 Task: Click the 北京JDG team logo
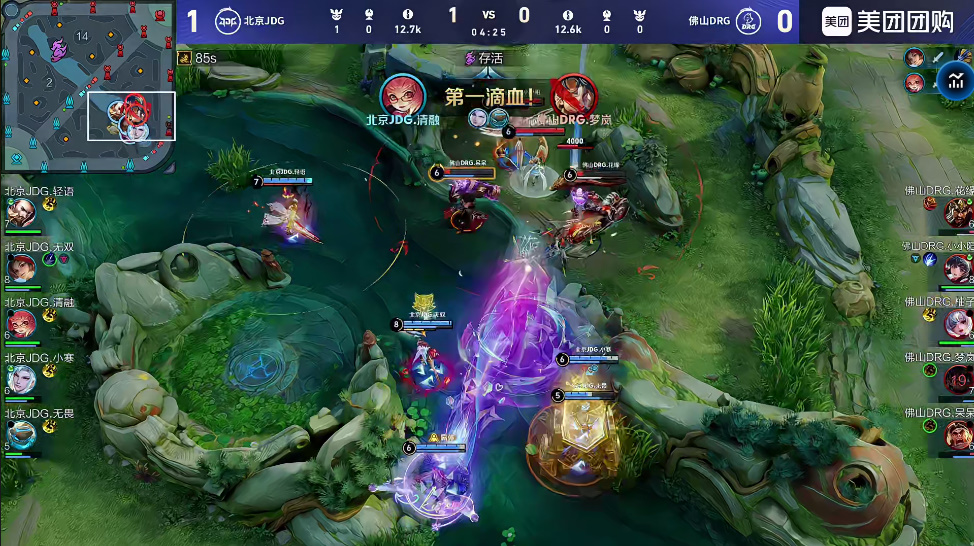(x=227, y=21)
